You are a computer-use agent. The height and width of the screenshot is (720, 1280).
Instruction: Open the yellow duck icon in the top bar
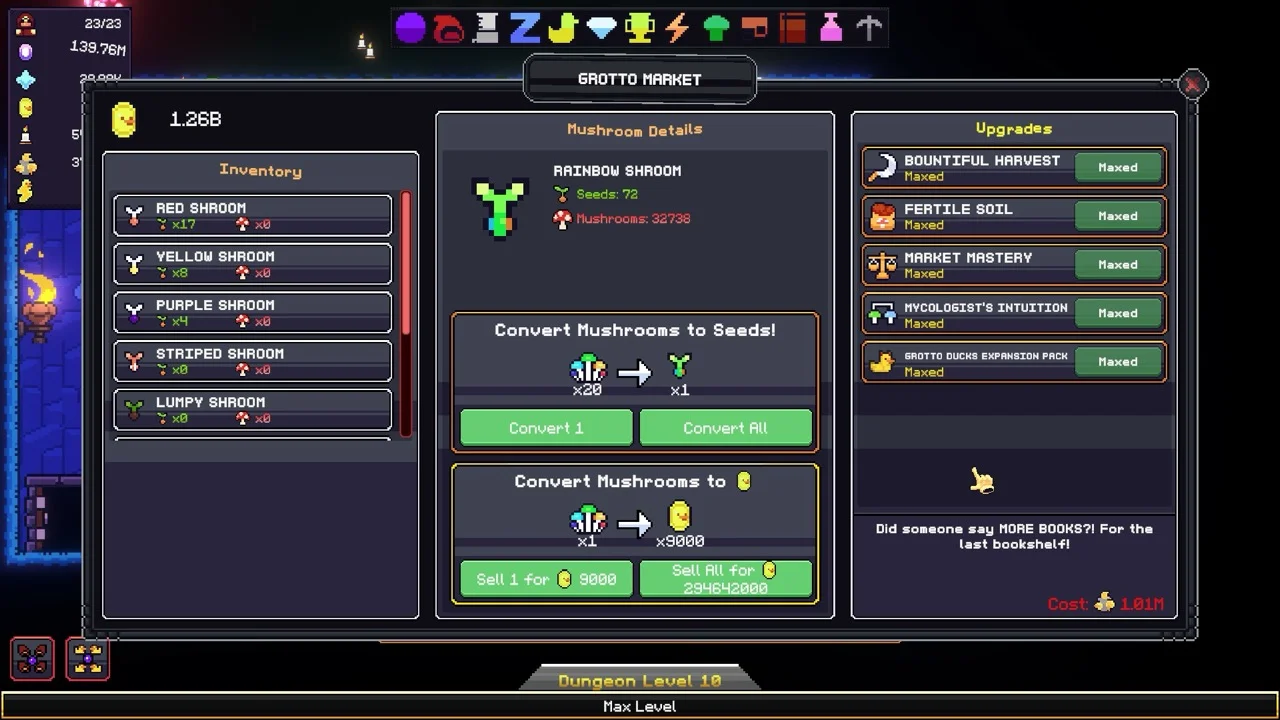click(x=563, y=28)
